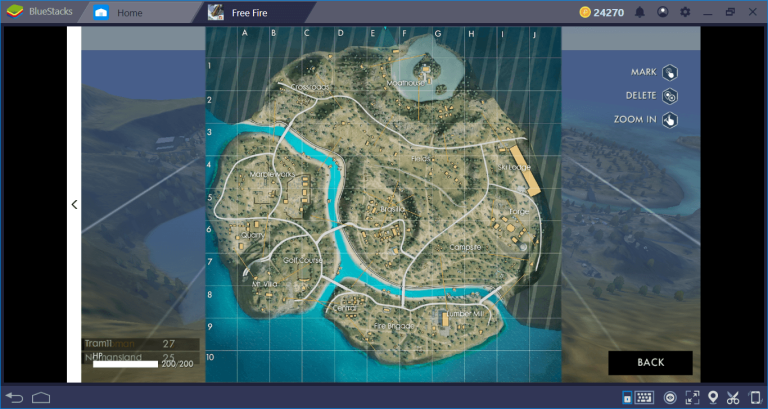This screenshot has width=768, height=409.
Task: Click the Android back arrow in bottom bar
Action: coord(15,398)
